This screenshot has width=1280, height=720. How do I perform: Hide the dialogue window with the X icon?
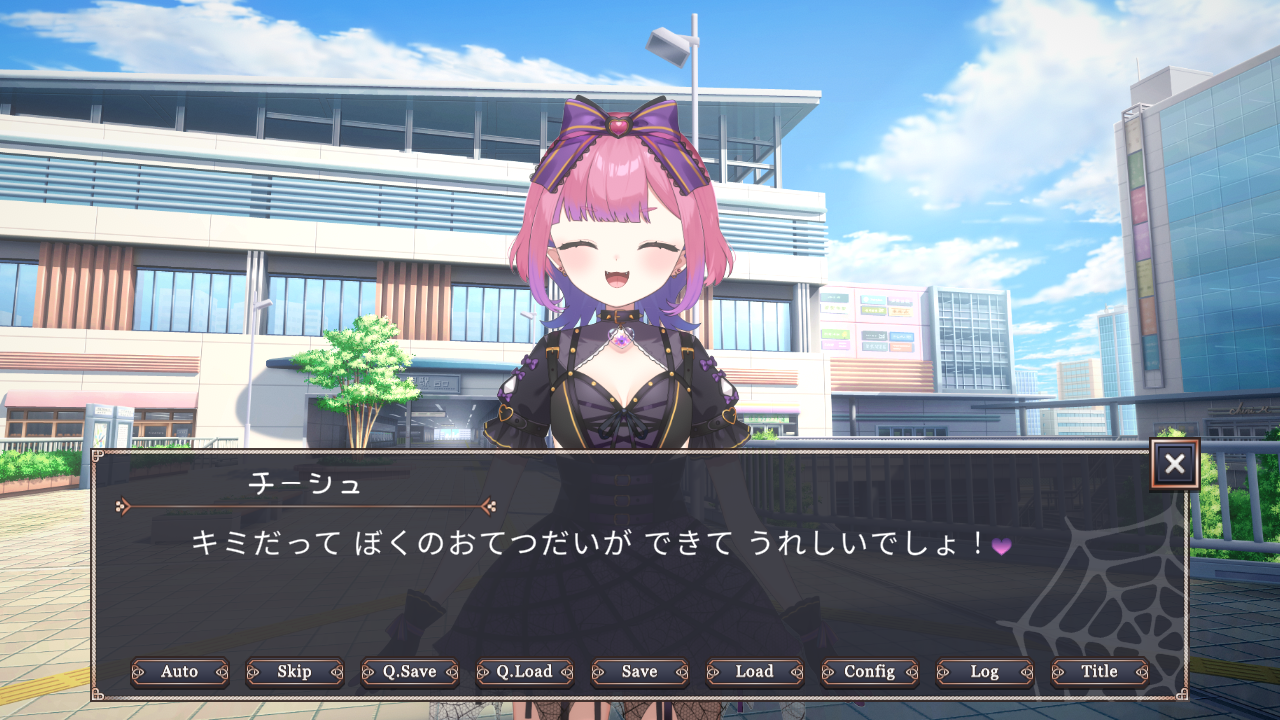pyautogui.click(x=1174, y=465)
